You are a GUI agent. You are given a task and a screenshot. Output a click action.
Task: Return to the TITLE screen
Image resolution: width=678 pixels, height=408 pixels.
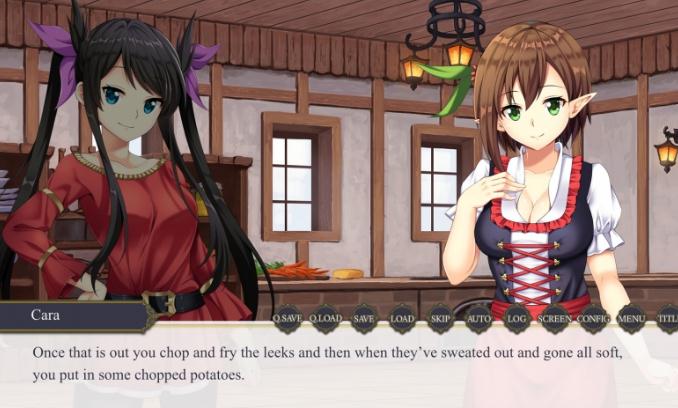[x=667, y=318]
